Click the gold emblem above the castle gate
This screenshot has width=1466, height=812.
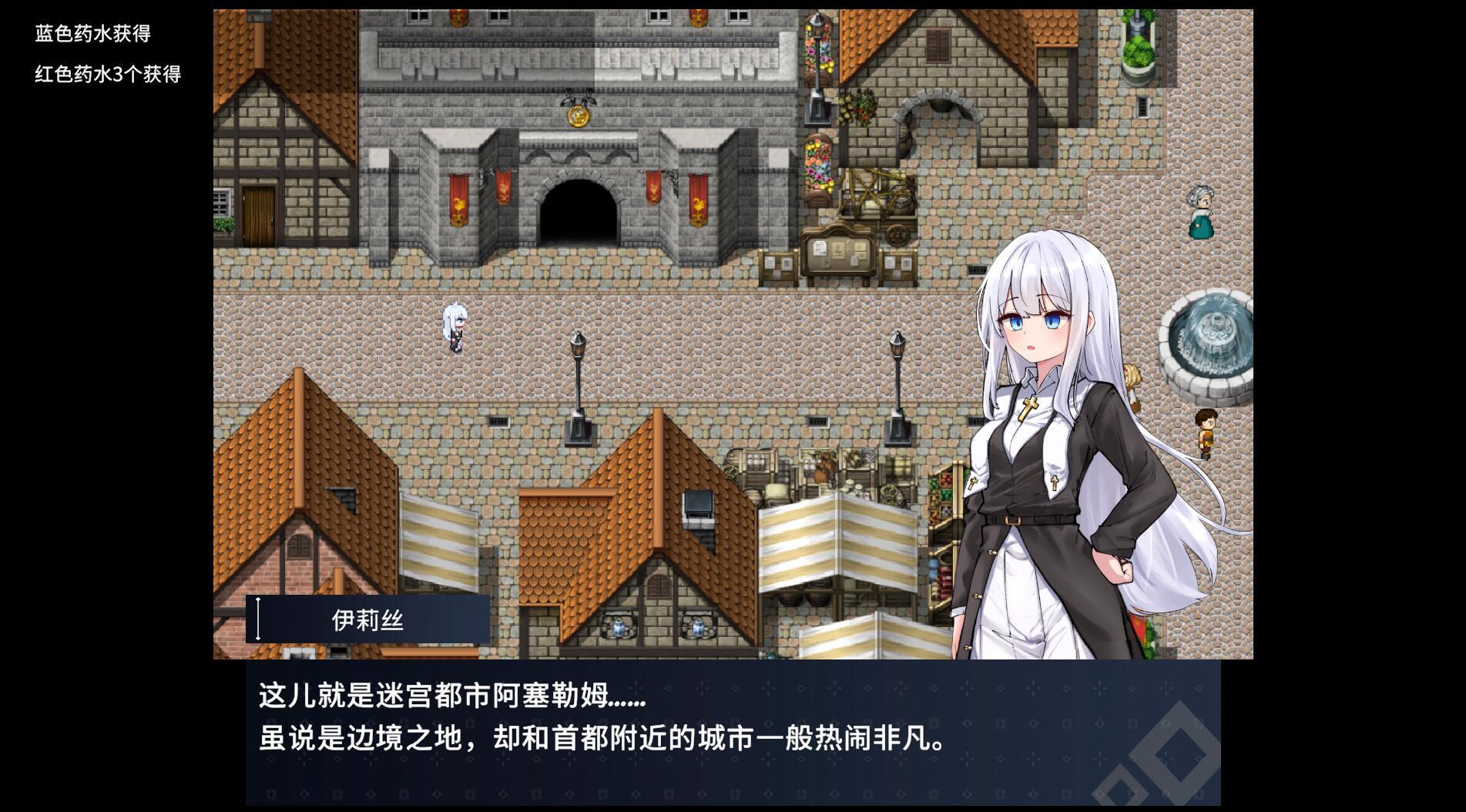point(578,117)
